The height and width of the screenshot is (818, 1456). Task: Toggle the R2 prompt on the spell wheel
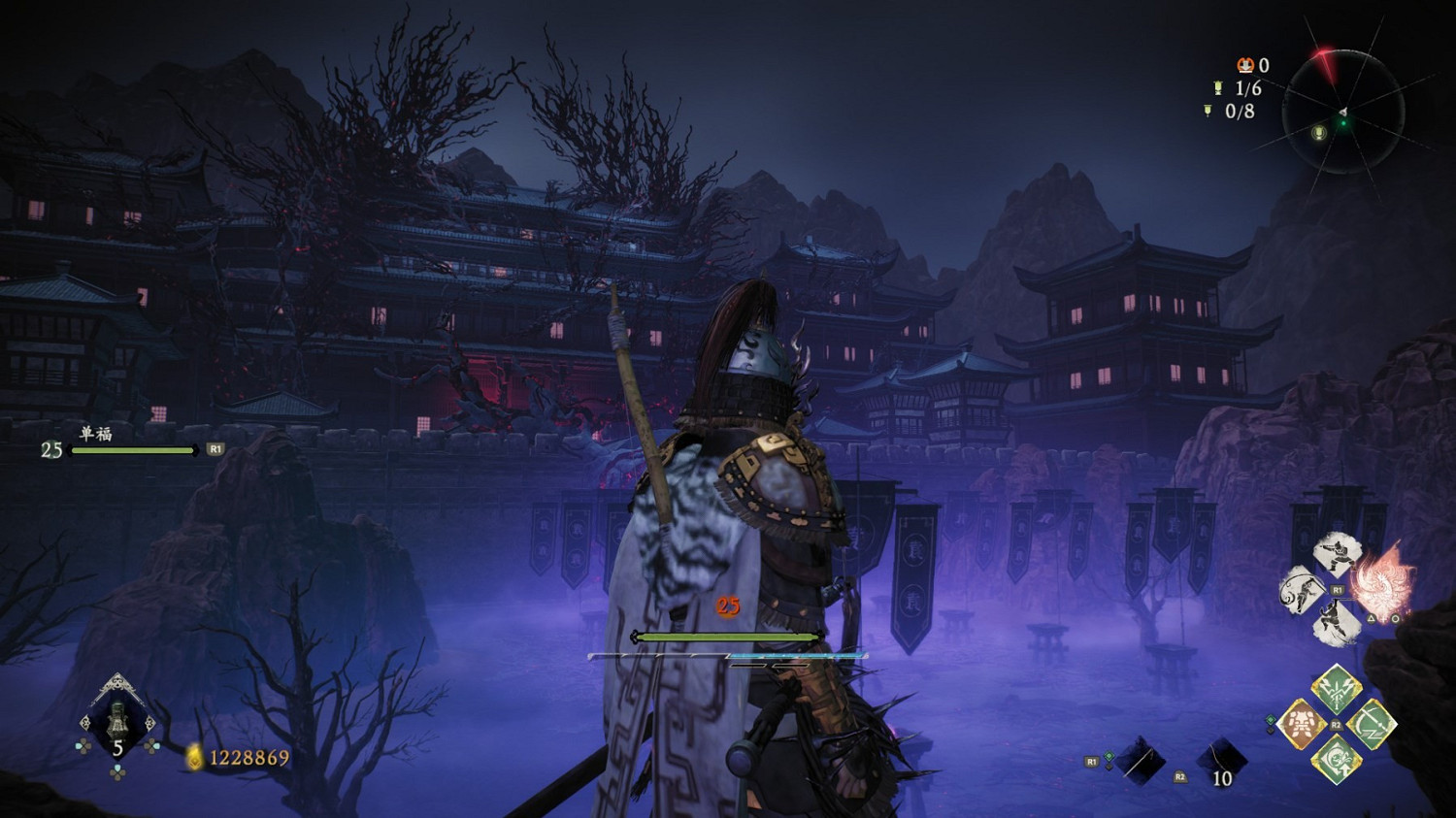pos(1337,723)
